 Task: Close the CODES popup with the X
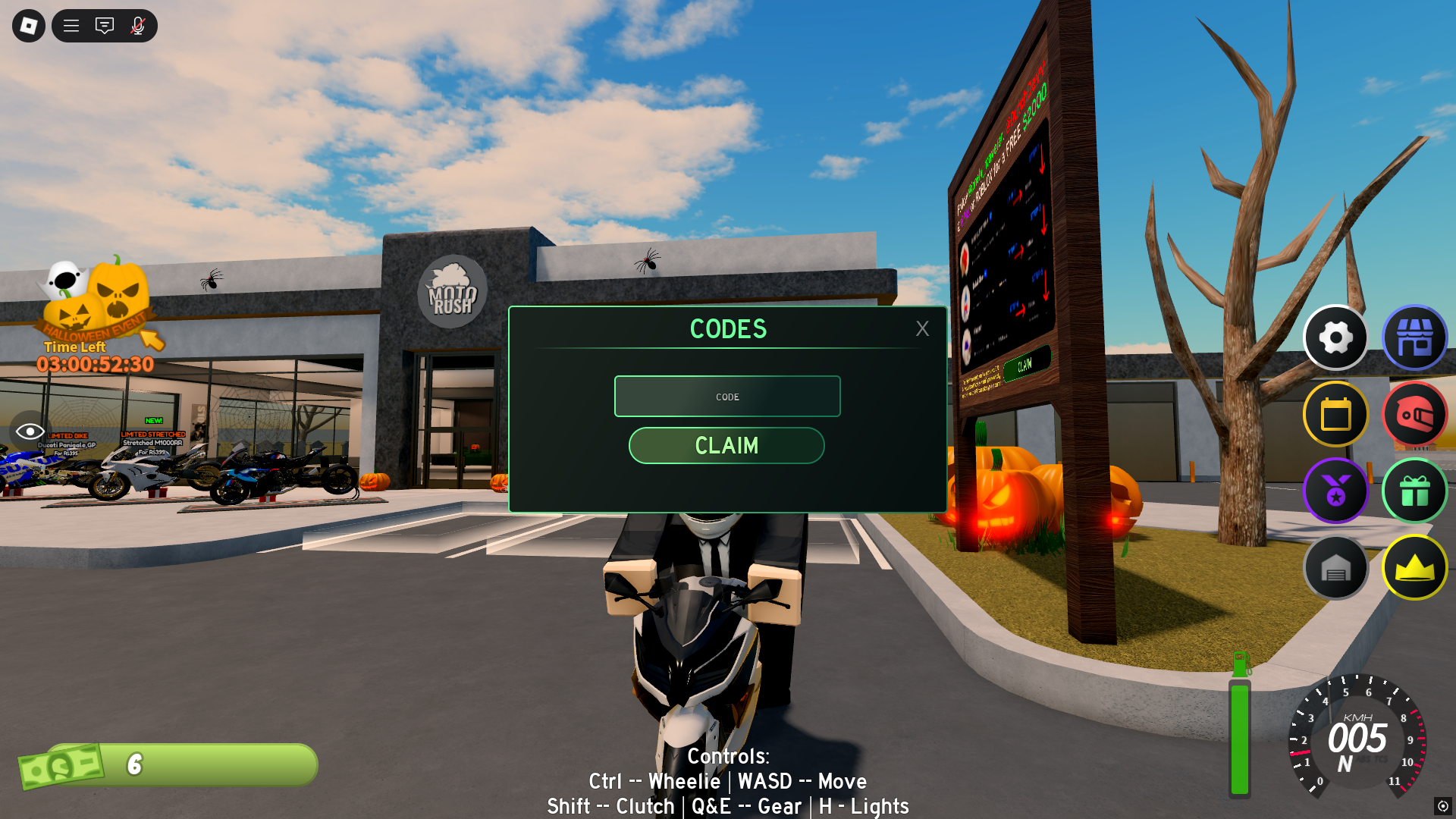click(x=922, y=328)
